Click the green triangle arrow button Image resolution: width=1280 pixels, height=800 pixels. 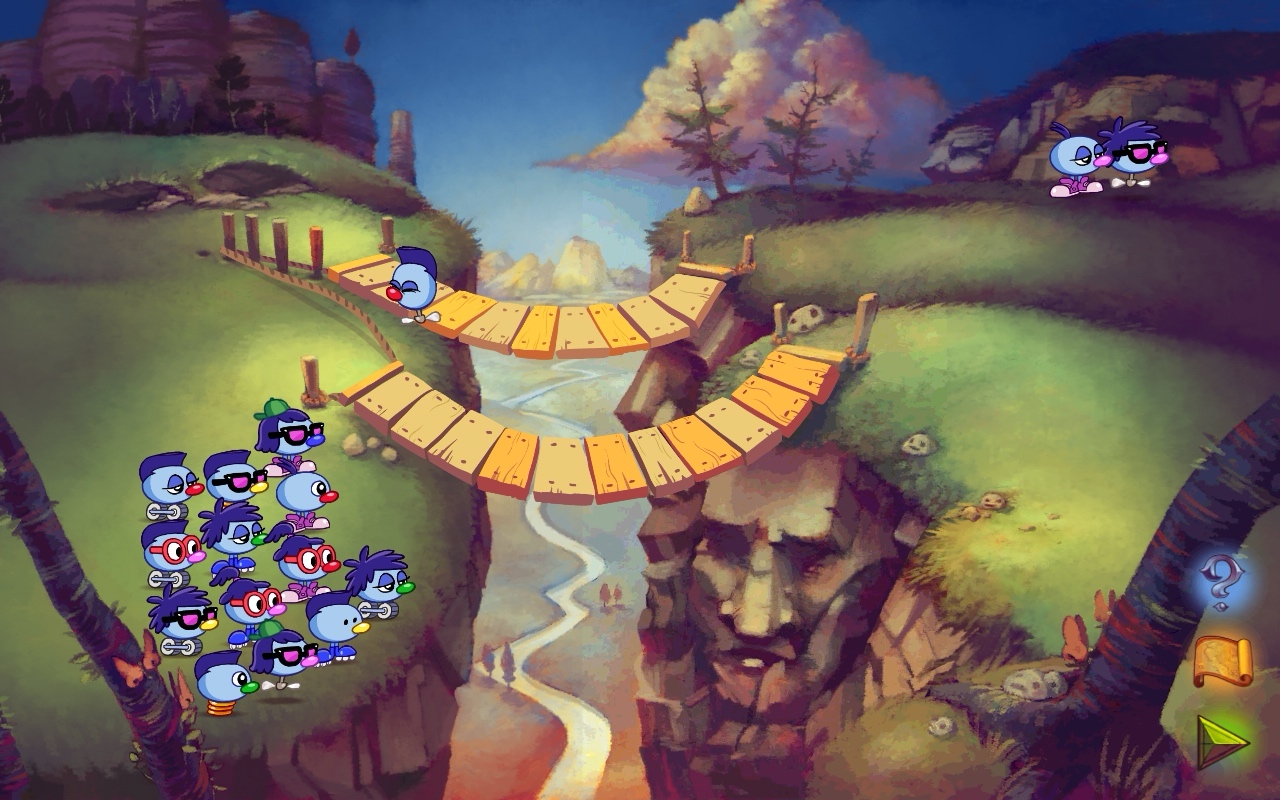pos(1222,741)
